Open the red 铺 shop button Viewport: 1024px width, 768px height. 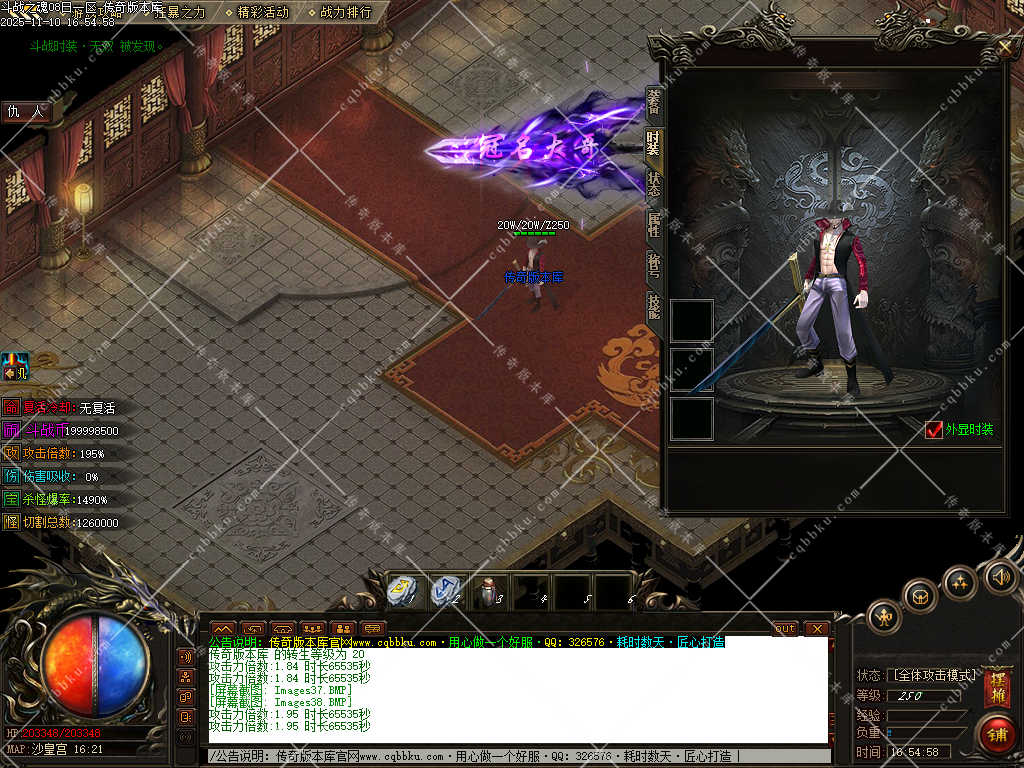[997, 733]
